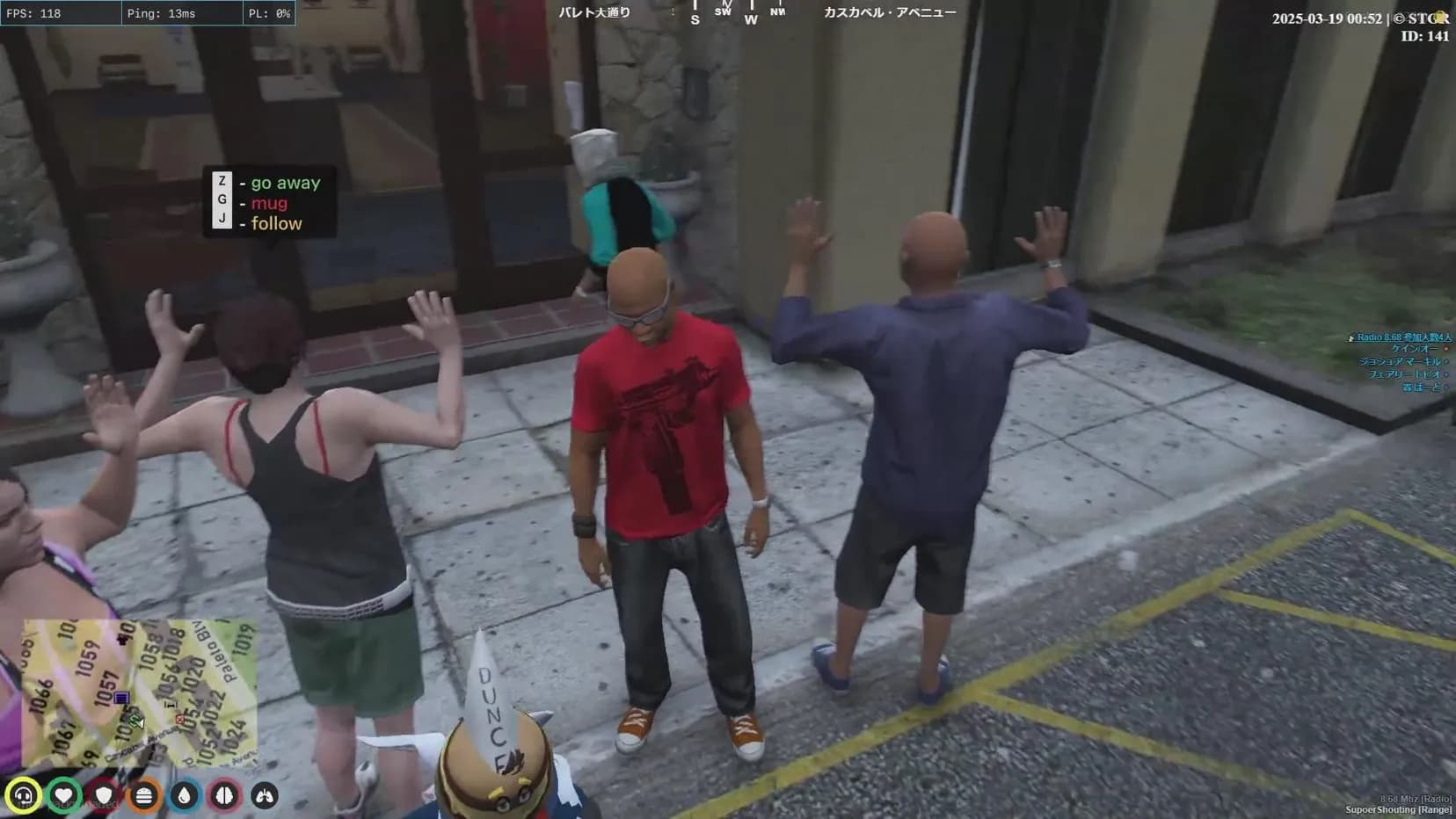The image size is (1456, 819).
Task: Click the water drop thirst icon
Action: click(x=184, y=796)
